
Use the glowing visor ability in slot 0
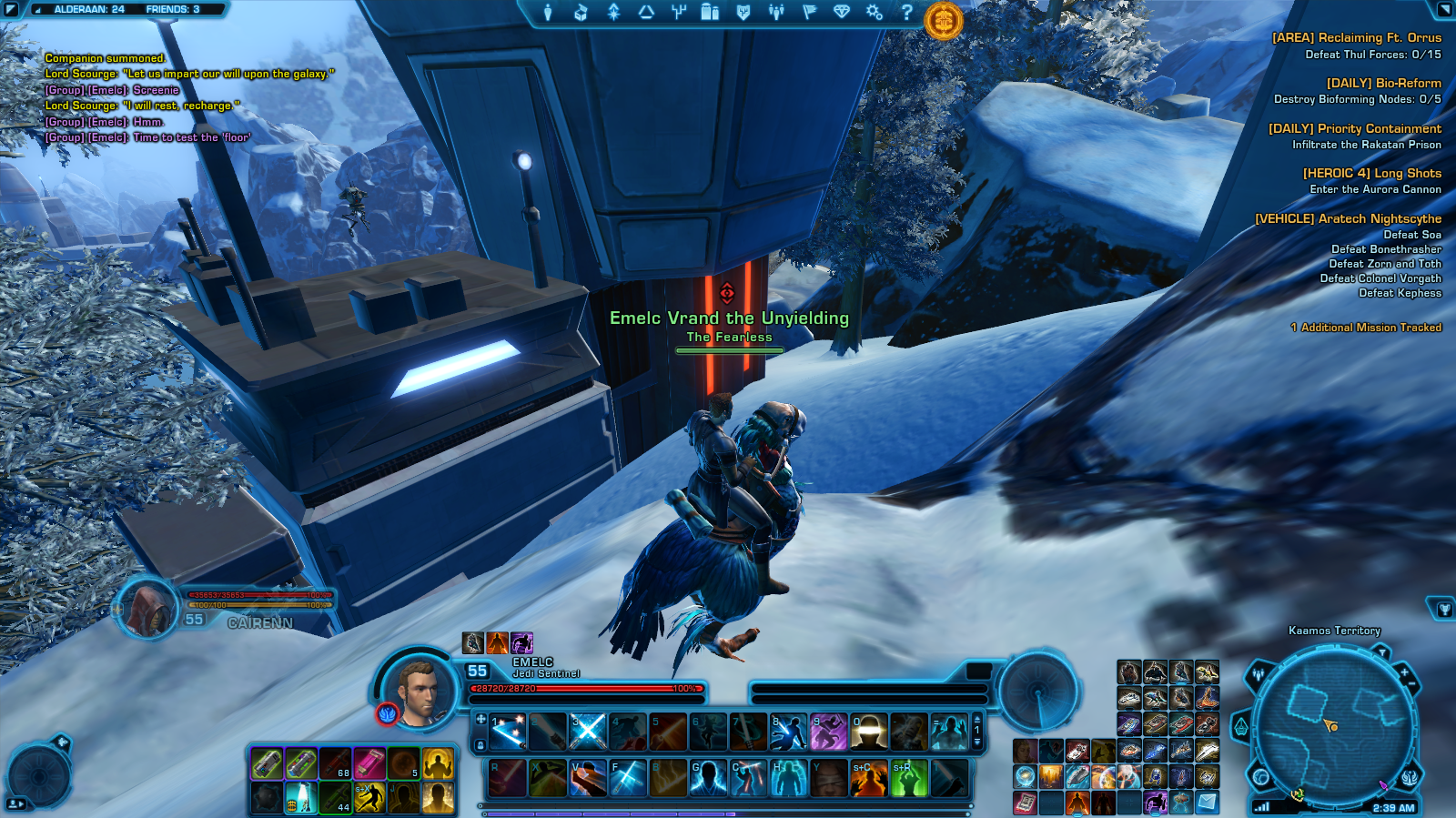point(868,732)
